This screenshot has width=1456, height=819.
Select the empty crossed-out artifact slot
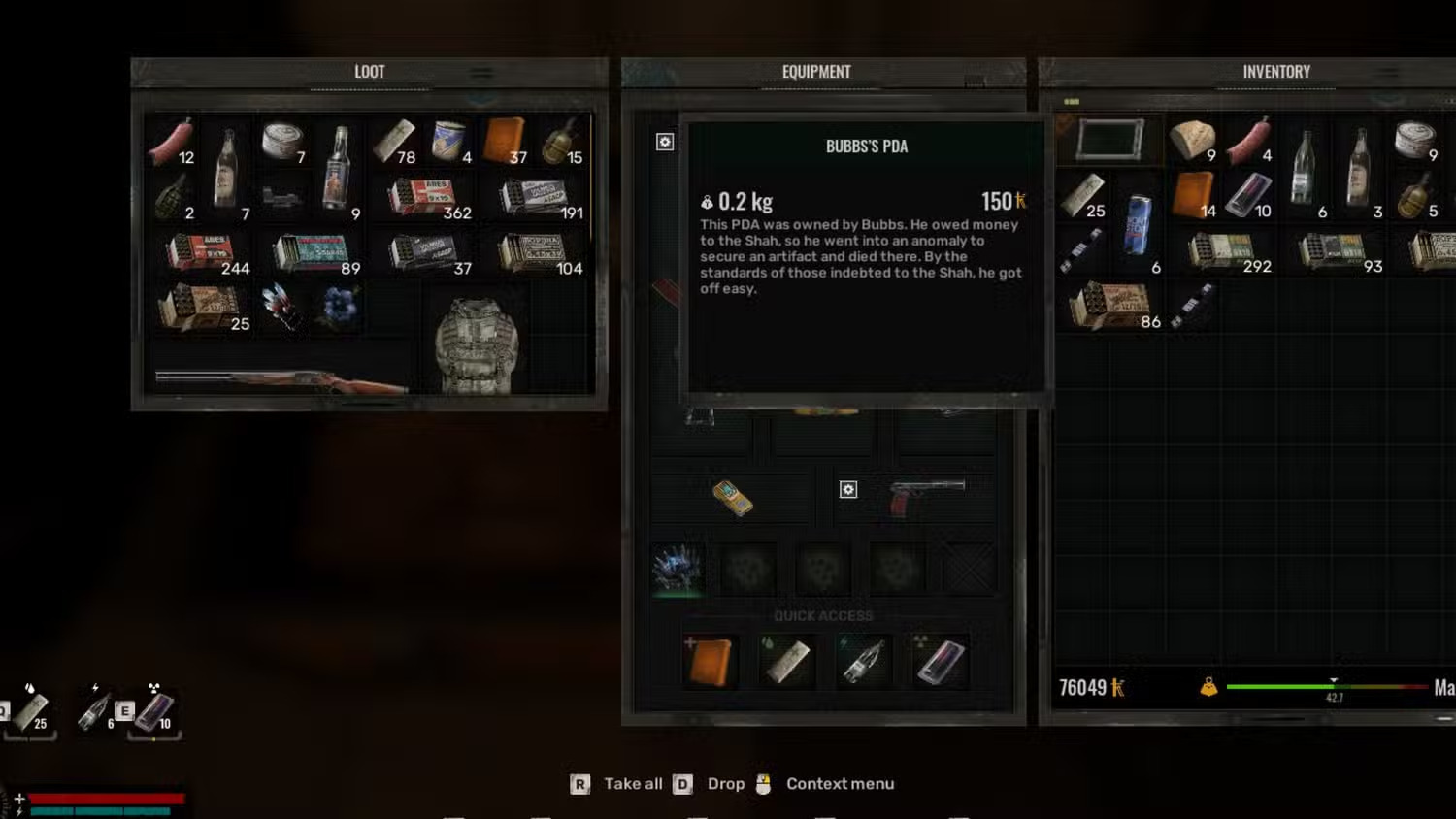[970, 568]
